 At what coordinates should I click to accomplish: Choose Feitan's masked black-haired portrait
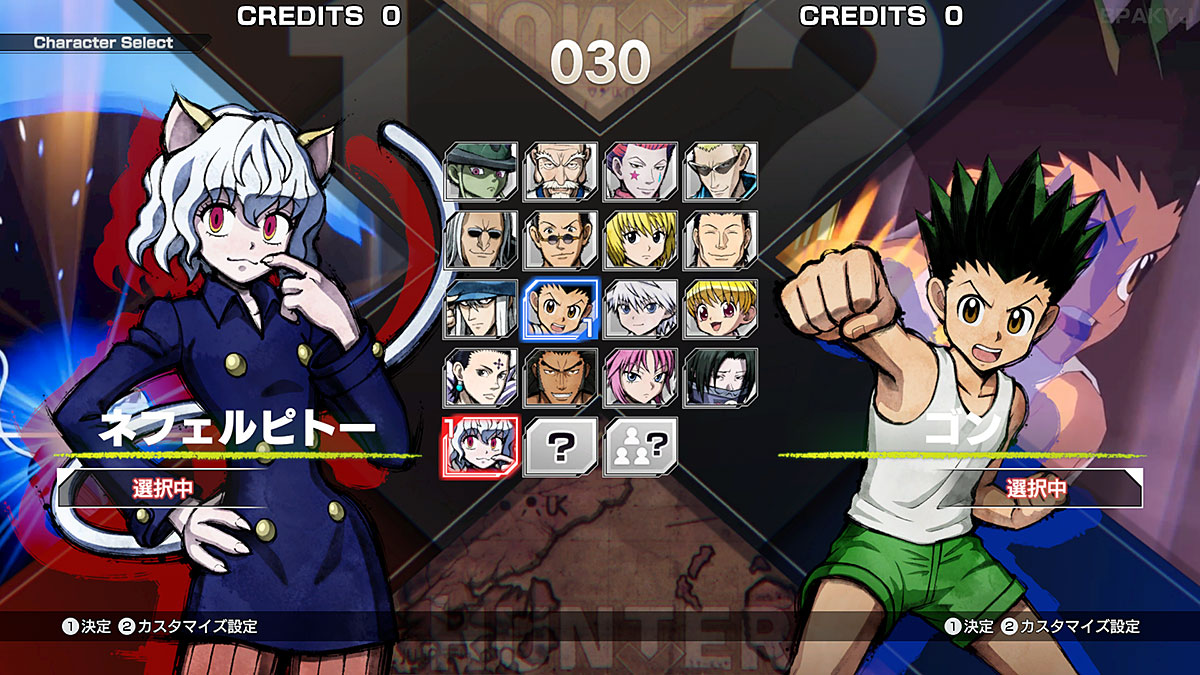pyautogui.click(x=721, y=377)
